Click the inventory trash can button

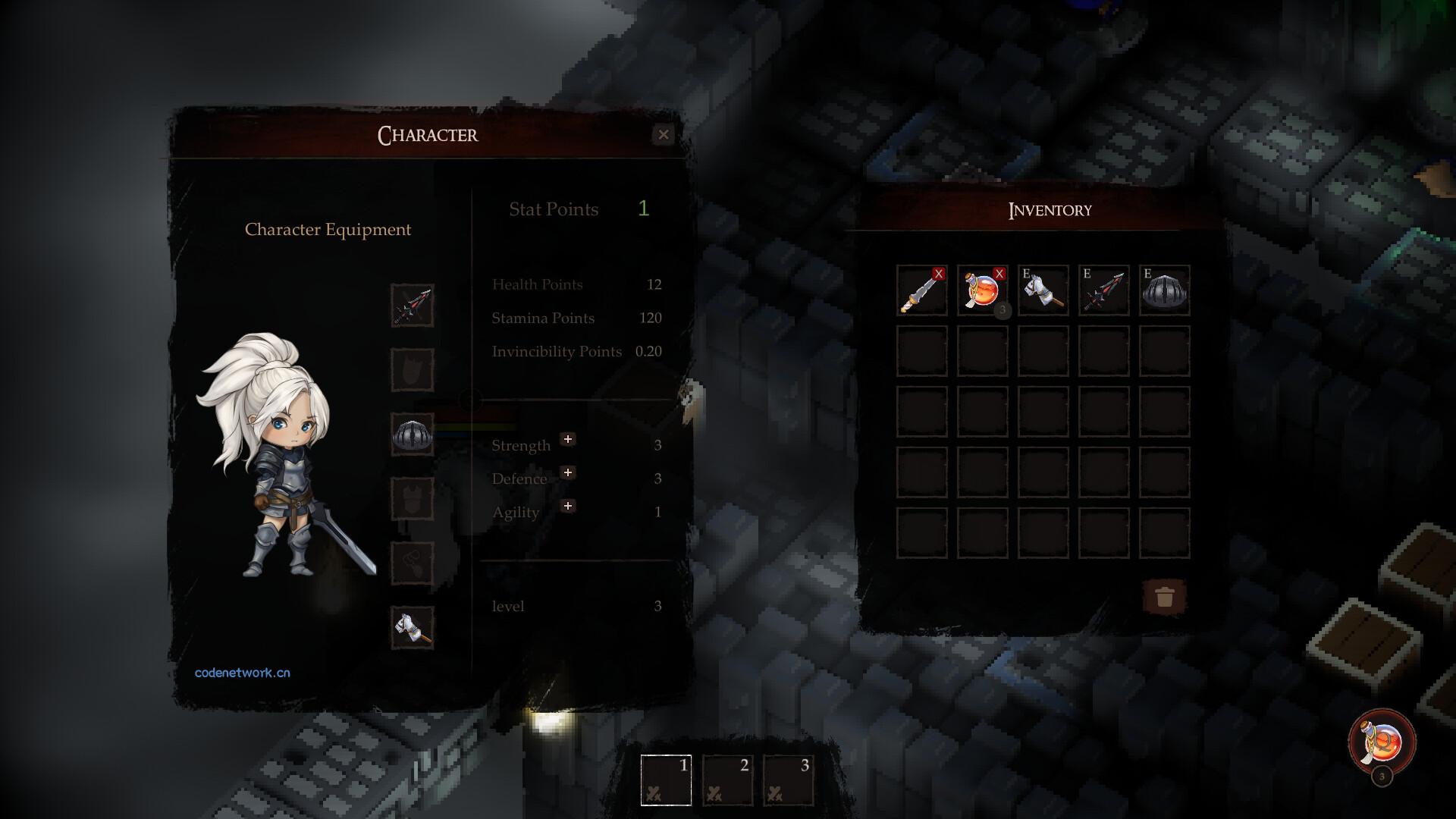tap(1165, 598)
